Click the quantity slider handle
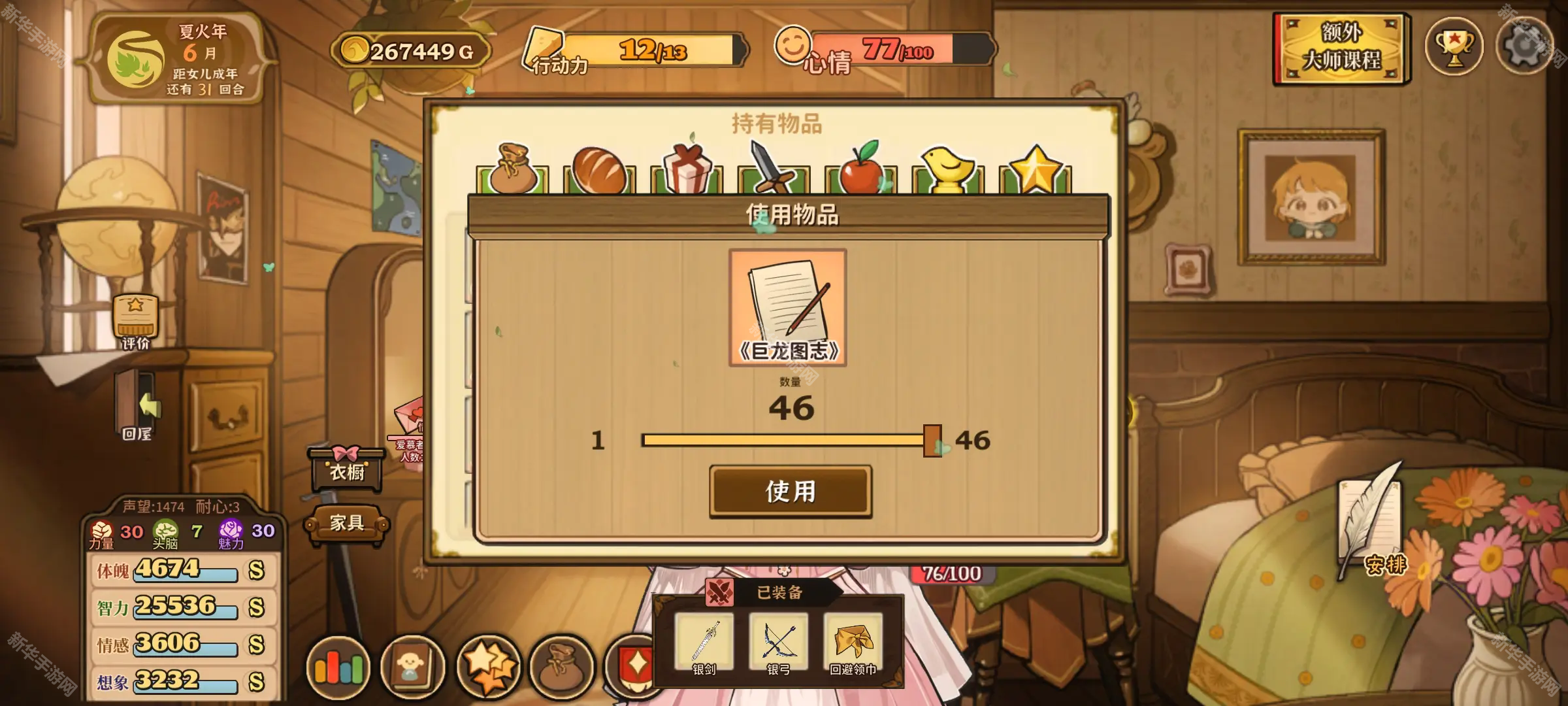 (x=932, y=441)
